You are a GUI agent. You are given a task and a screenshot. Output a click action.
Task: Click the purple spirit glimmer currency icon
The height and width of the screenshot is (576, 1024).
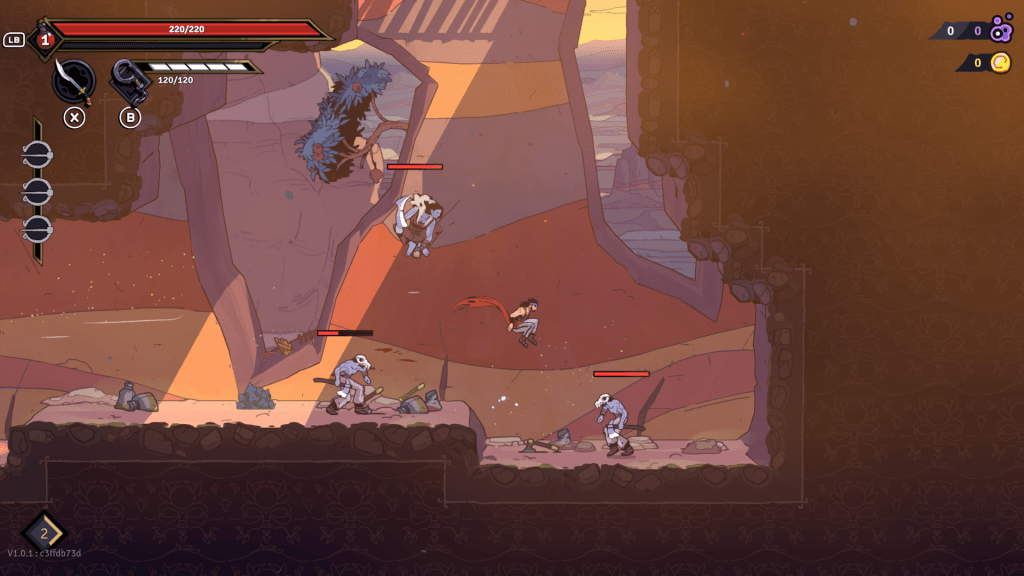1001,30
